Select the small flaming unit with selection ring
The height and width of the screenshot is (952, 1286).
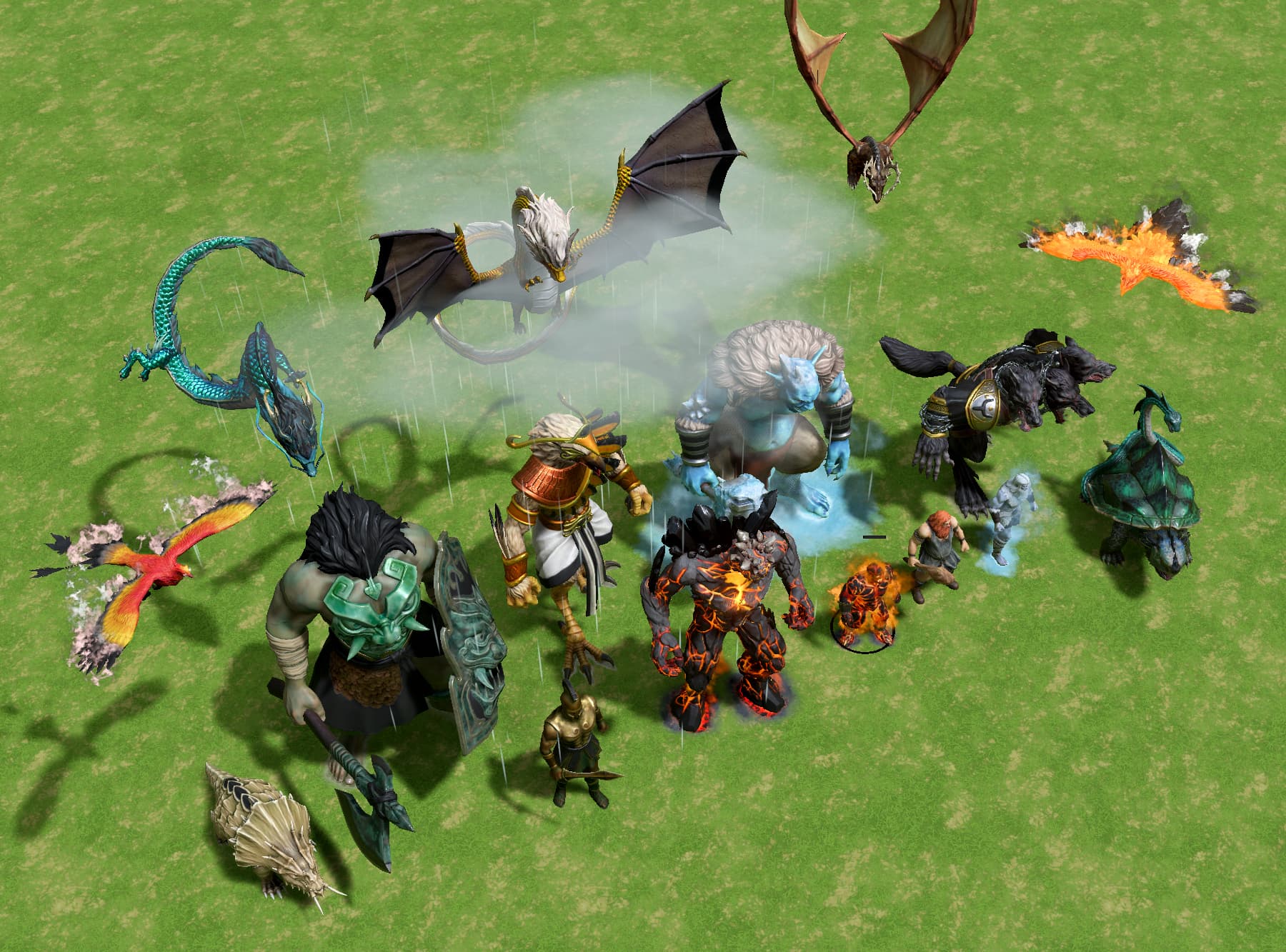point(864,603)
